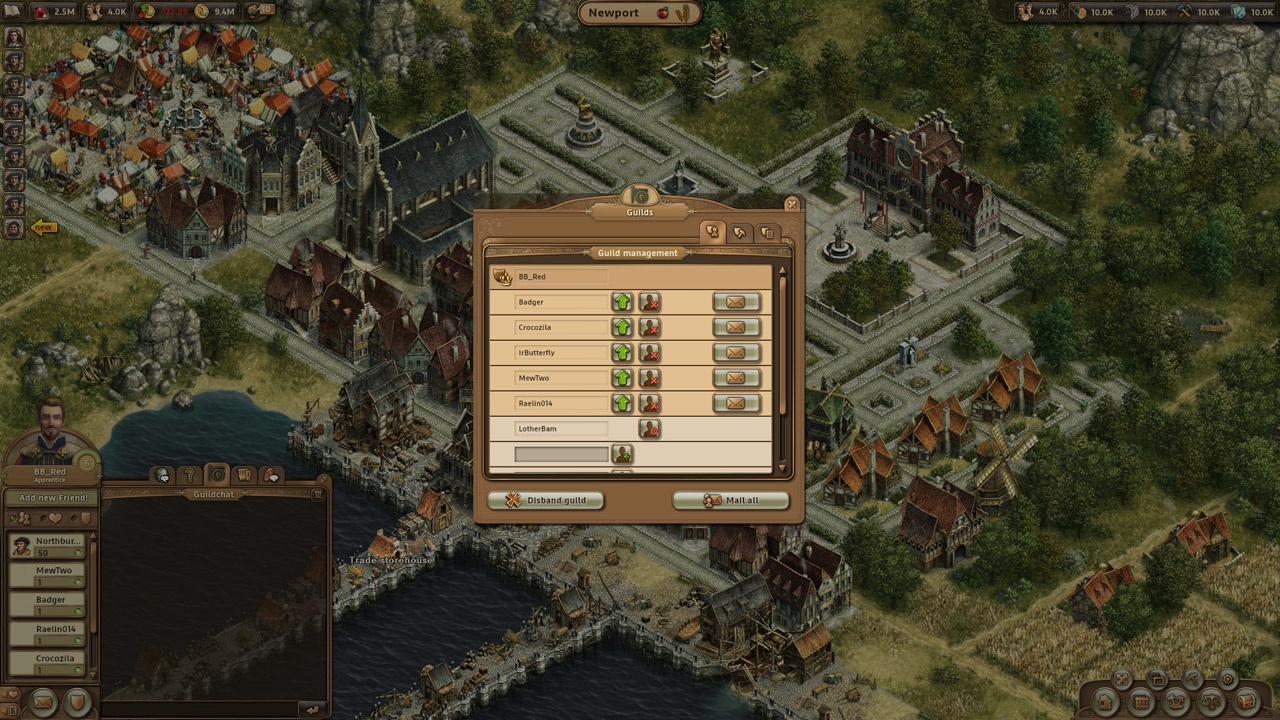1280x720 pixels.
Task: Add new guild member with plus icon
Action: coord(622,454)
